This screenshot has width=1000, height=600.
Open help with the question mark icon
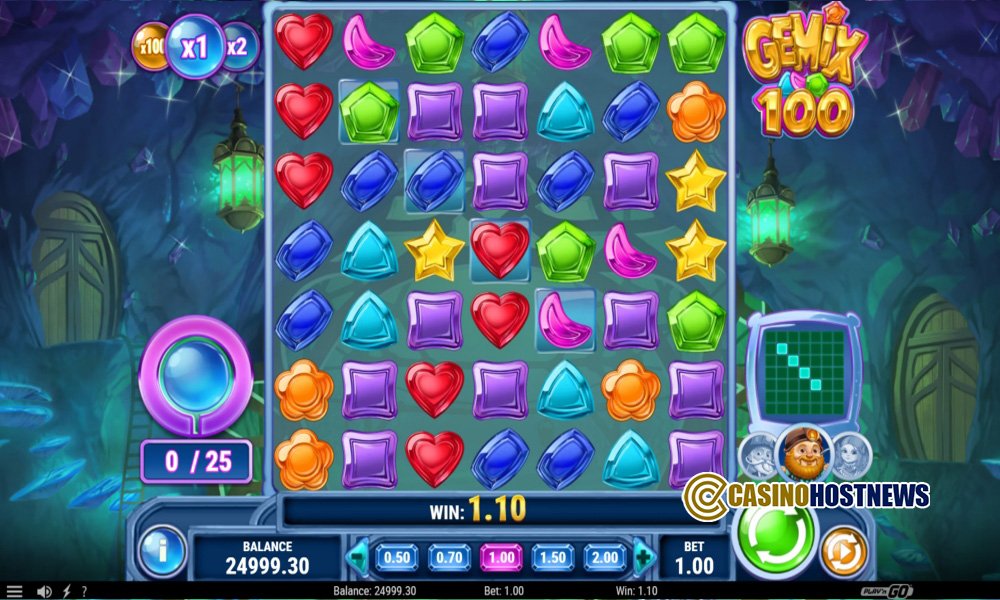(84, 592)
